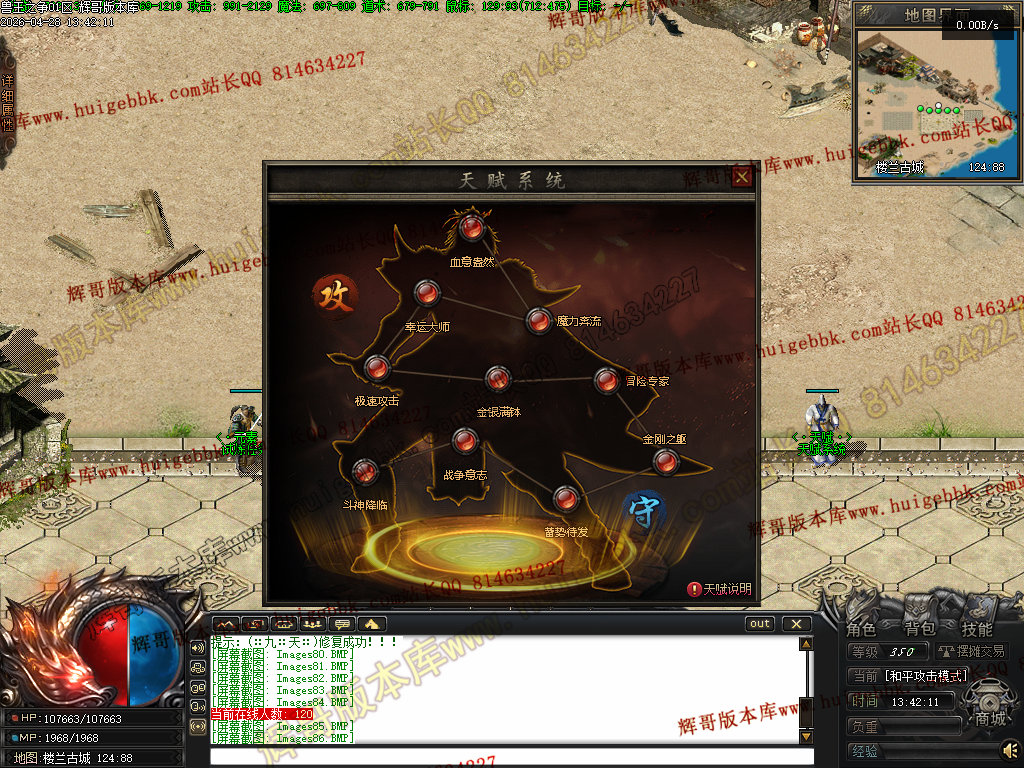
Task: Click the chat panel's out button
Action: [760, 624]
